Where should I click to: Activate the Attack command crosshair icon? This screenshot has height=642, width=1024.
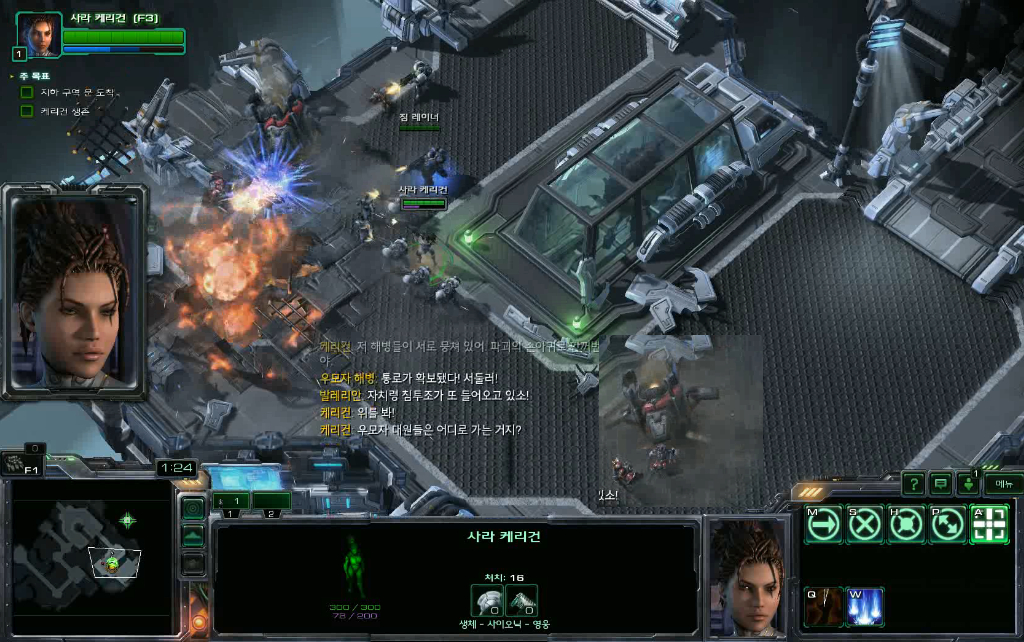(988, 524)
